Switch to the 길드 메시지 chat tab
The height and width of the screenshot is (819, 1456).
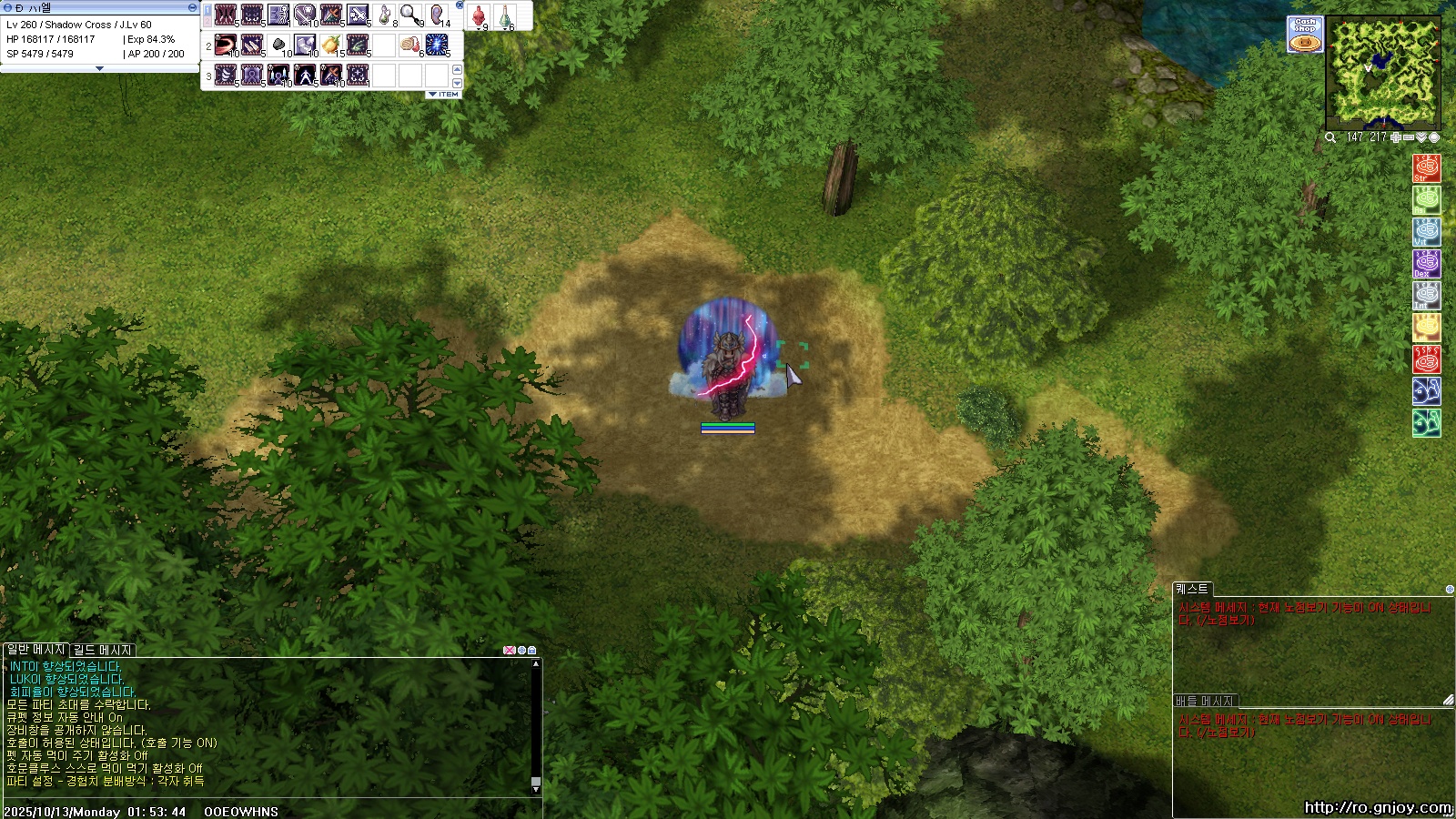[103, 650]
